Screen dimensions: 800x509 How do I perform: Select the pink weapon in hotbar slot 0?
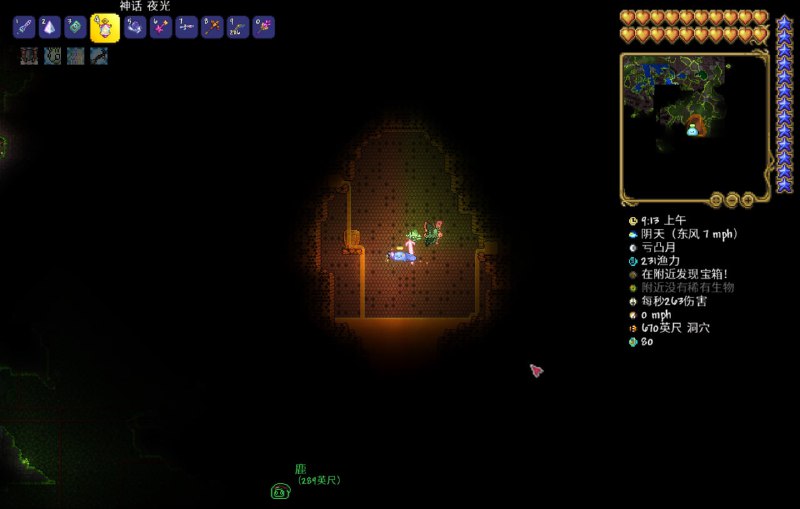click(x=263, y=28)
